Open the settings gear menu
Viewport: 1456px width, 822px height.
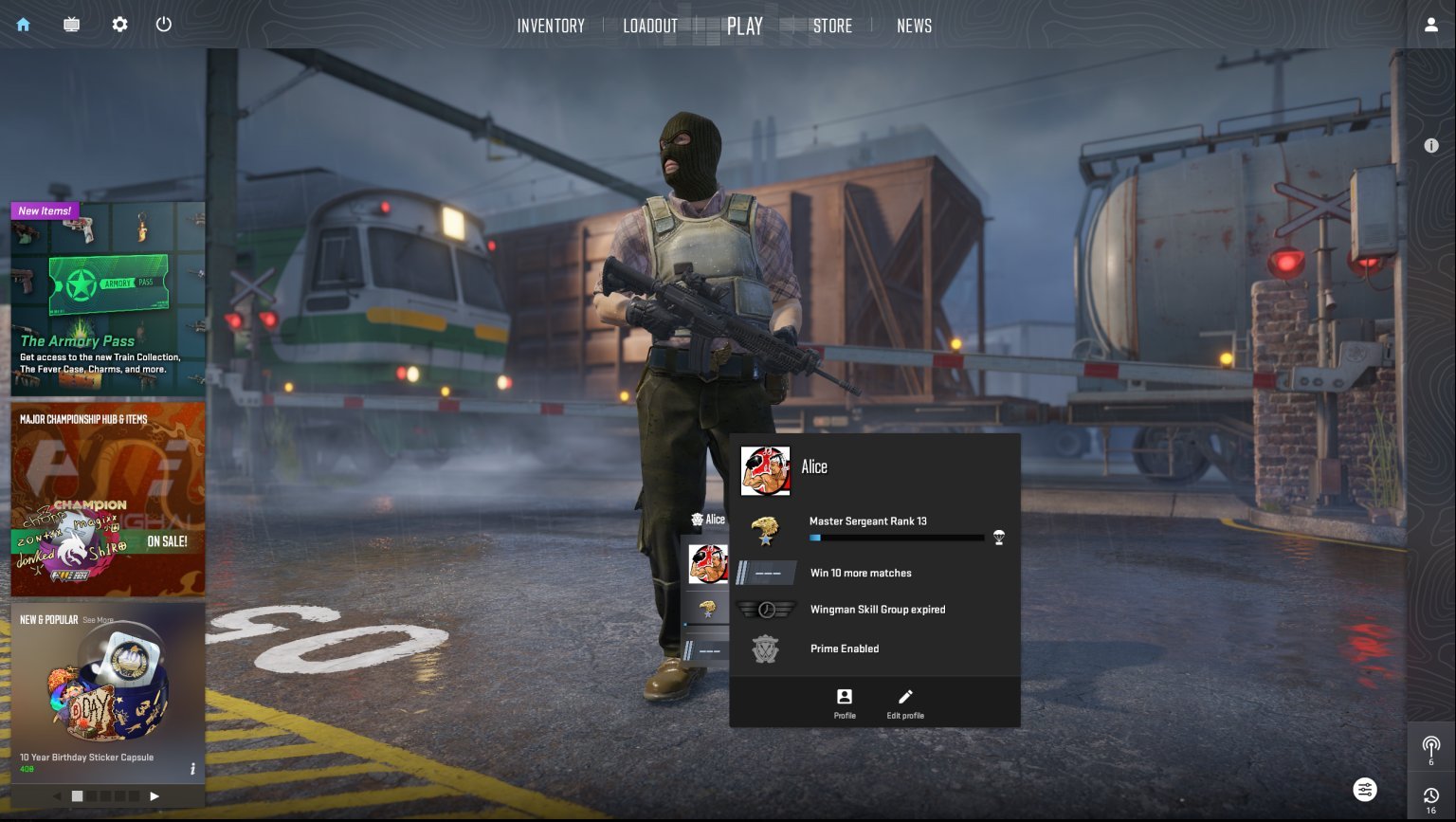[119, 25]
